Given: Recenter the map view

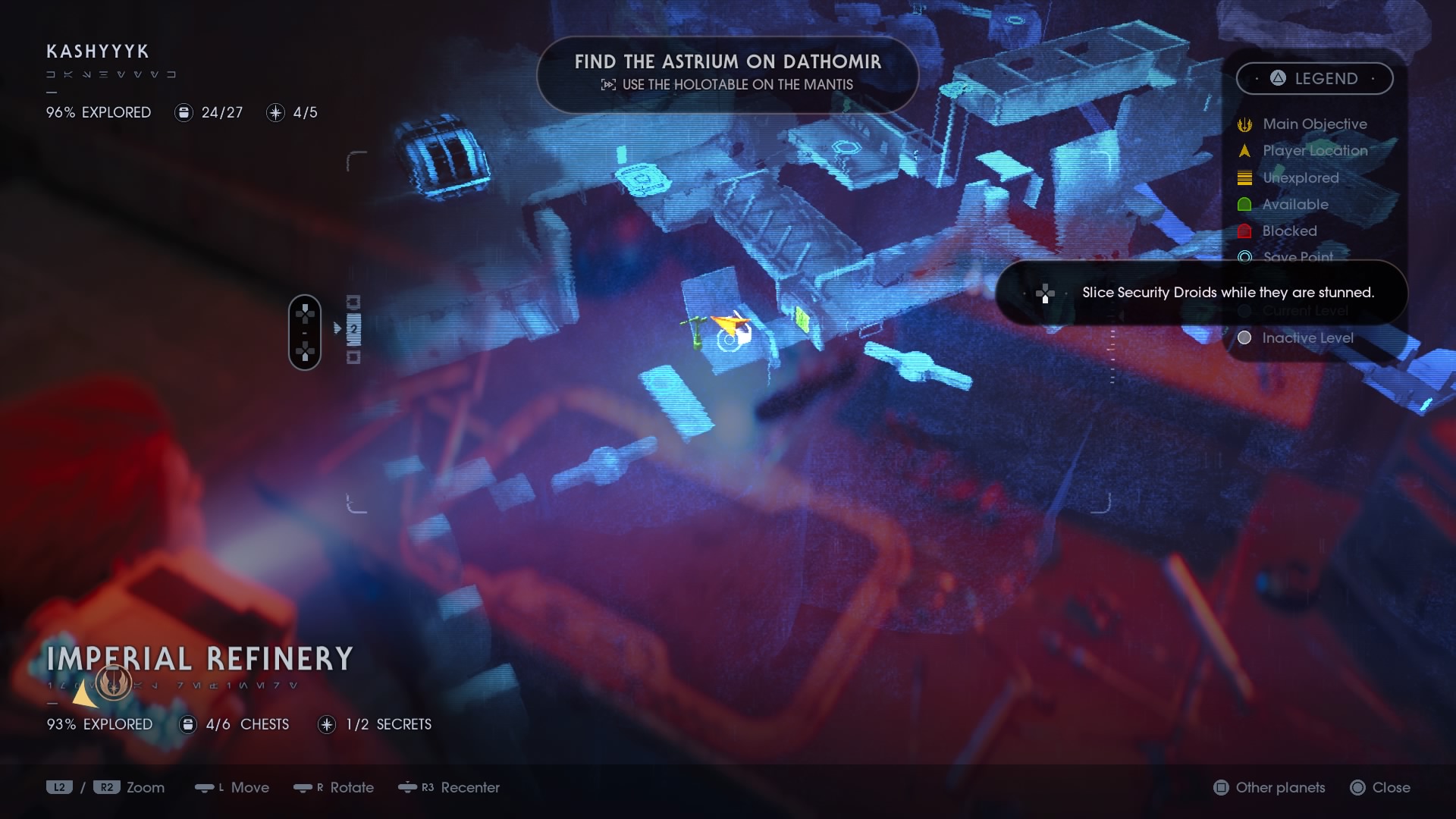Looking at the screenshot, I should coord(449,788).
